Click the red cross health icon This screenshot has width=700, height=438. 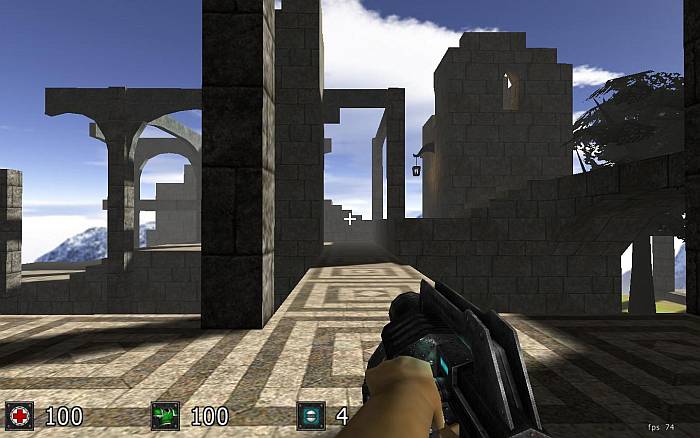click(19, 416)
